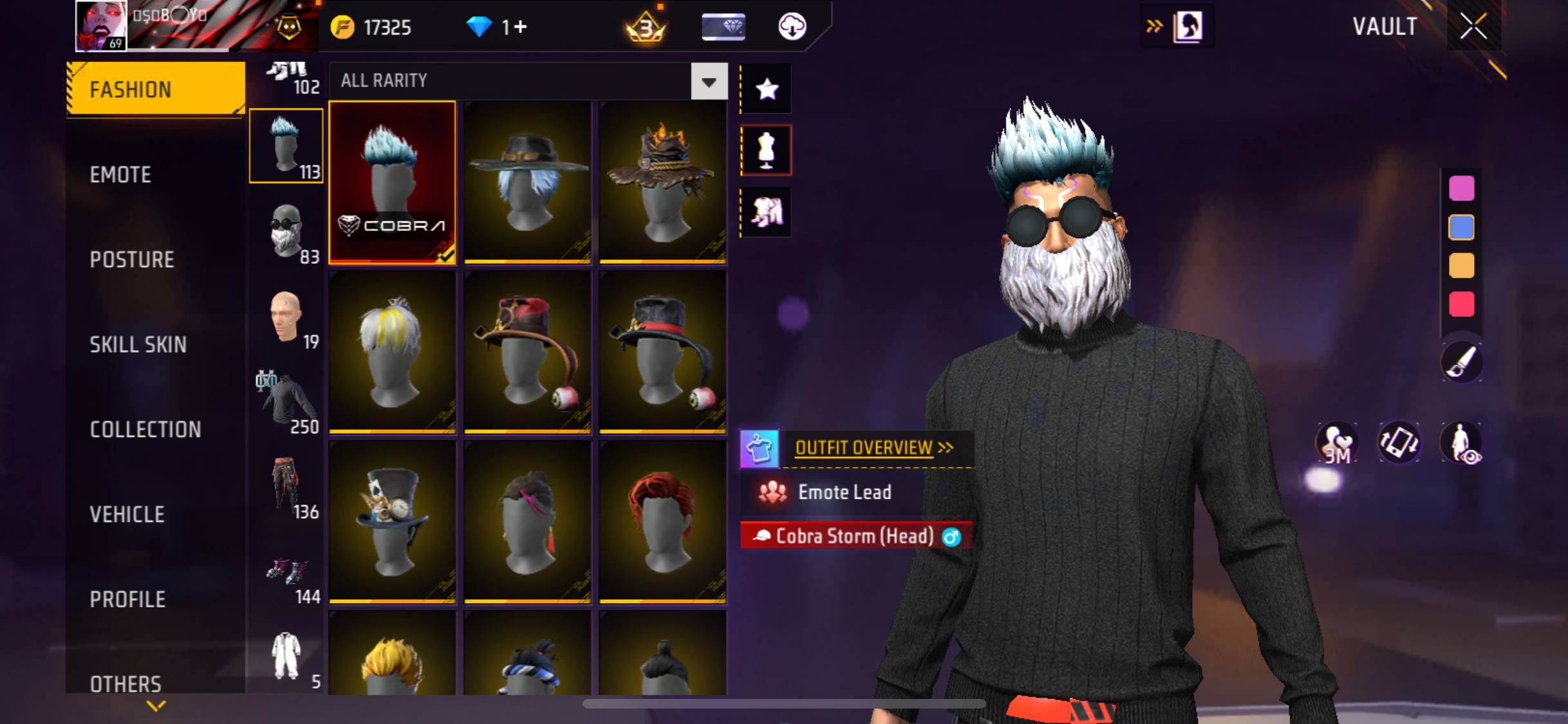
Task: Equip the steampunk clock top hat
Action: (392, 521)
